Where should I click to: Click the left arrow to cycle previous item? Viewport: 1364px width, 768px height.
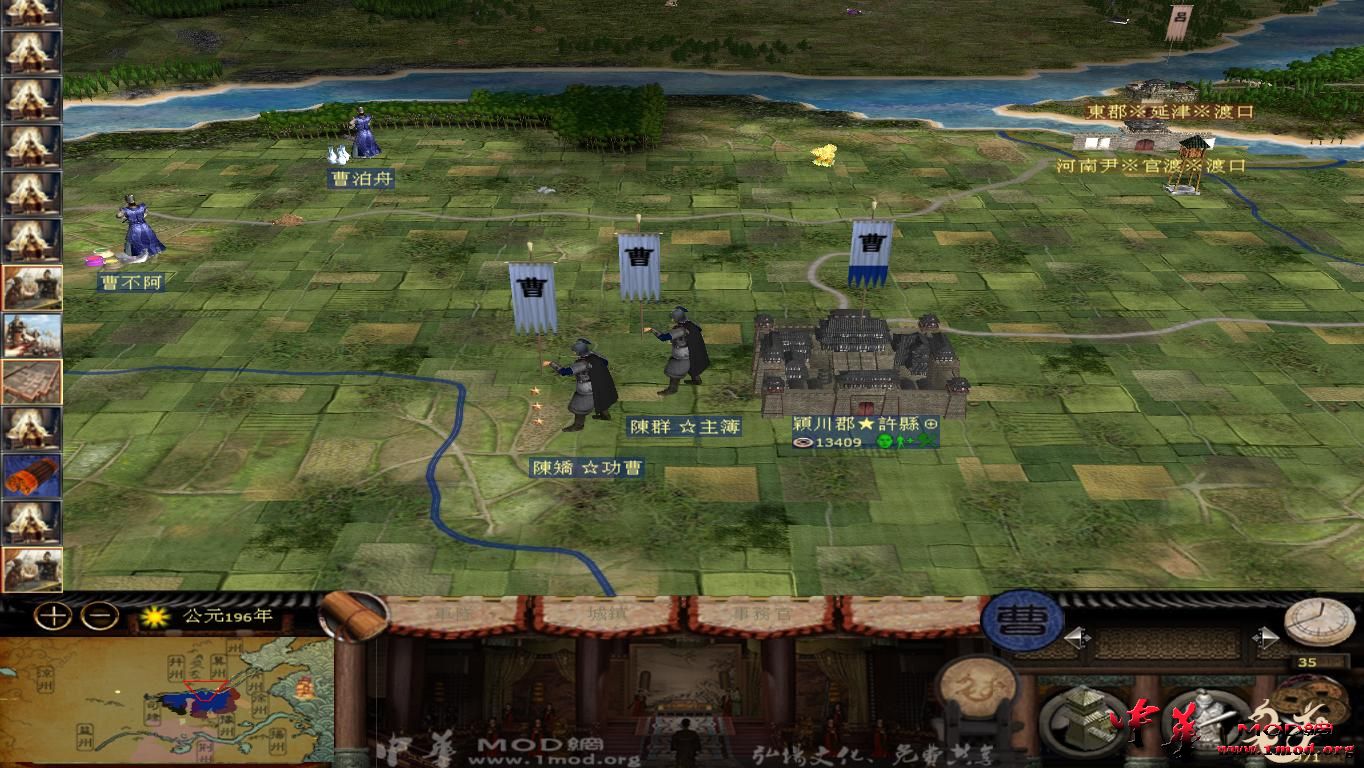[1077, 636]
